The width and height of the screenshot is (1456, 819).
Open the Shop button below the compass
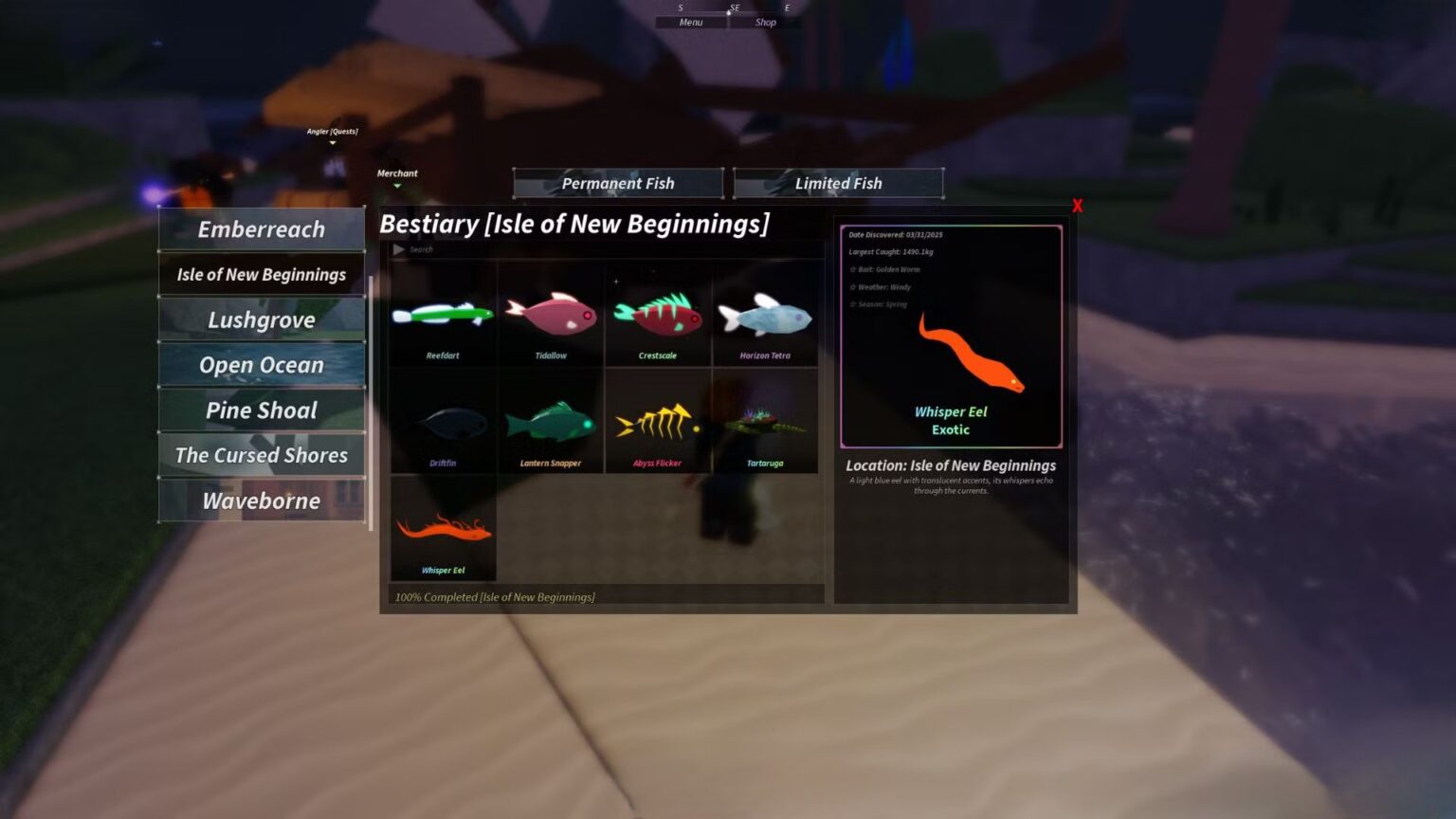click(x=764, y=22)
